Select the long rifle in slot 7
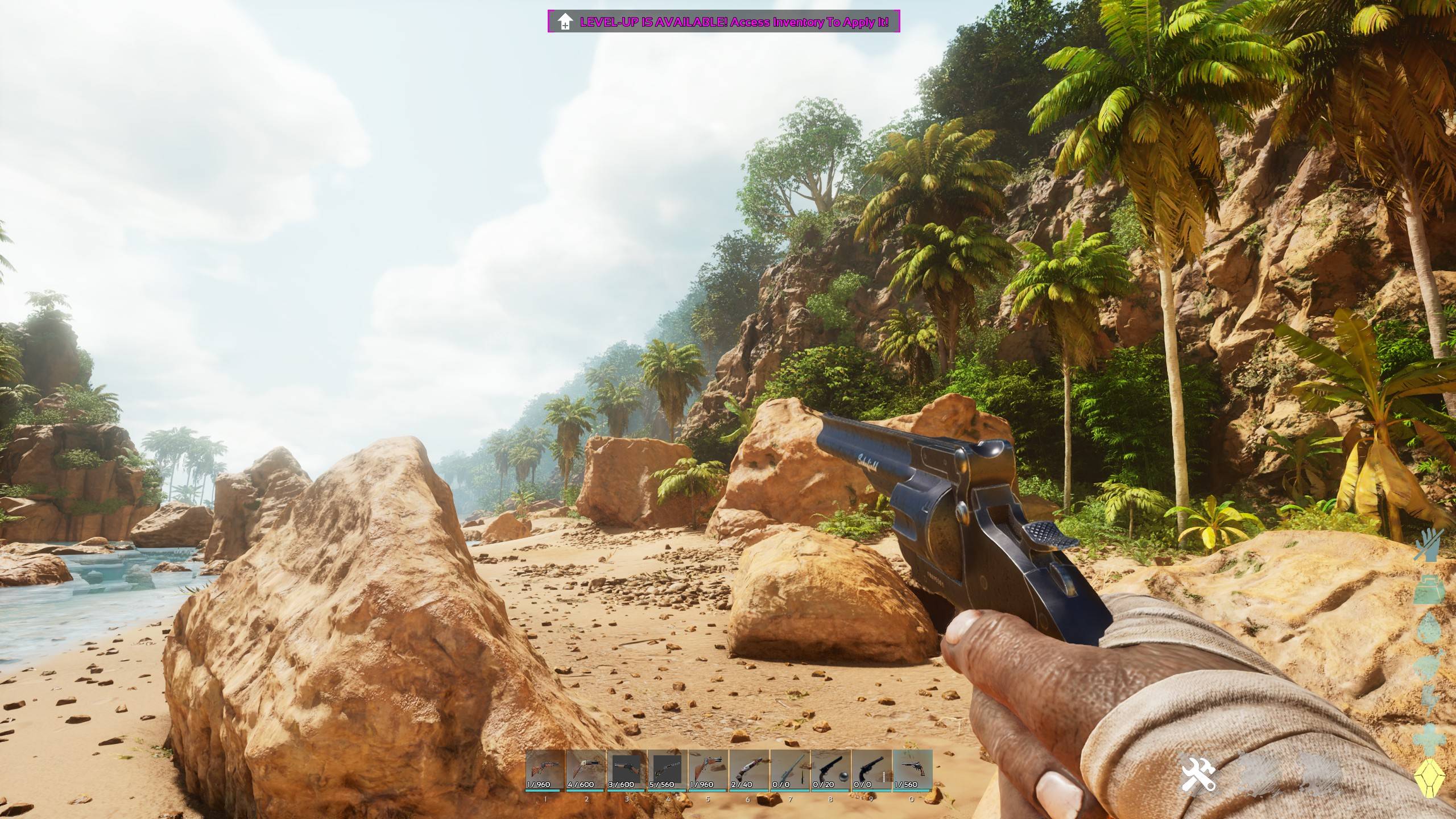Screen dimensions: 1456x819 tap(790, 770)
